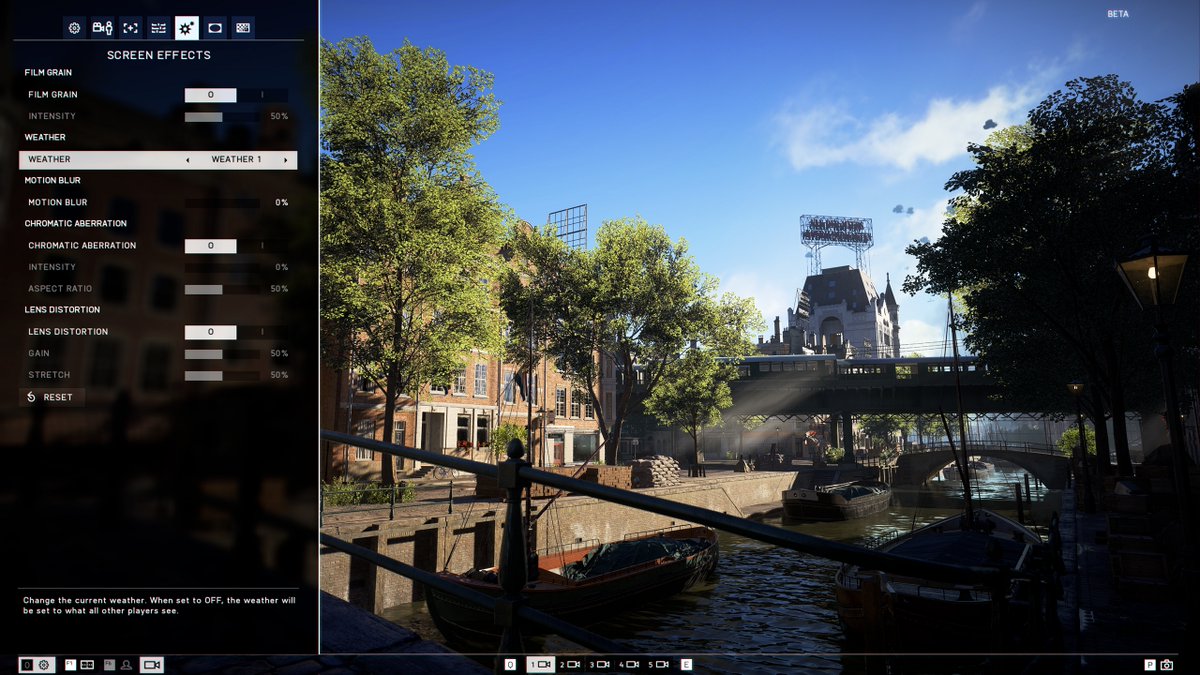The height and width of the screenshot is (675, 1200).
Task: Switch to the checkered grid tab
Action: [x=242, y=28]
